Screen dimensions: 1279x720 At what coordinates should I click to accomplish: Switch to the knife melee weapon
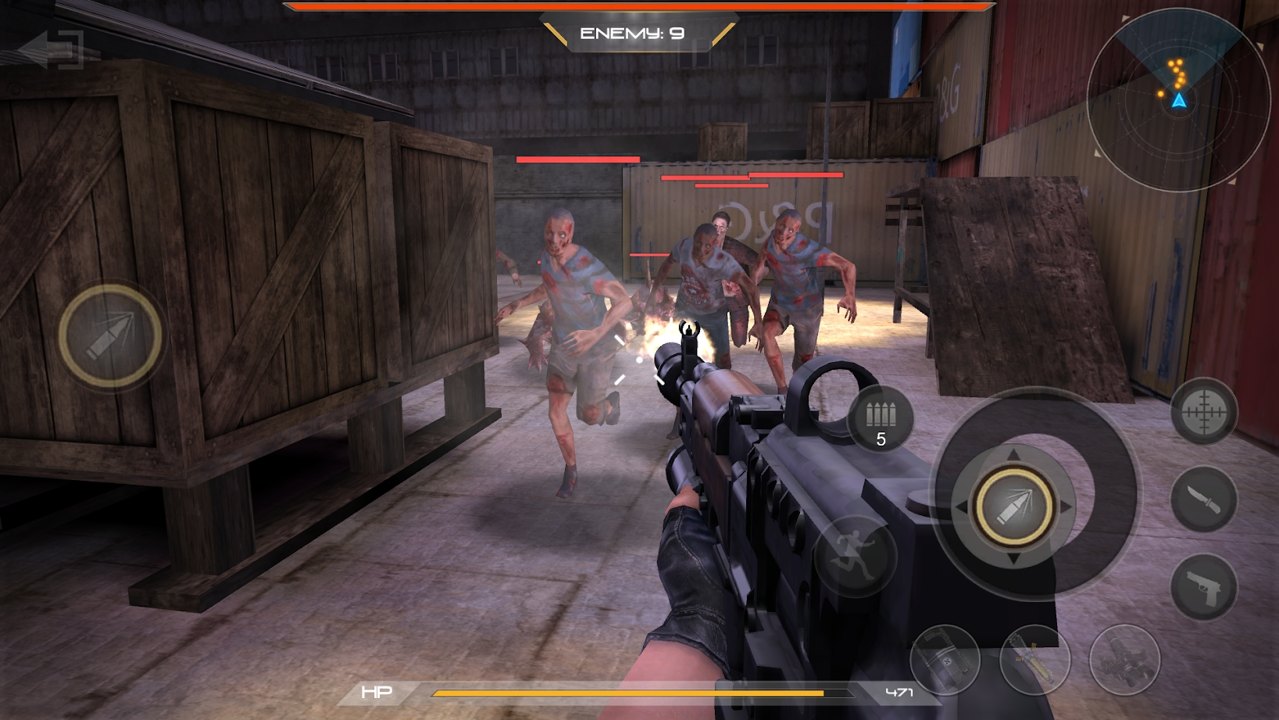pos(1204,499)
